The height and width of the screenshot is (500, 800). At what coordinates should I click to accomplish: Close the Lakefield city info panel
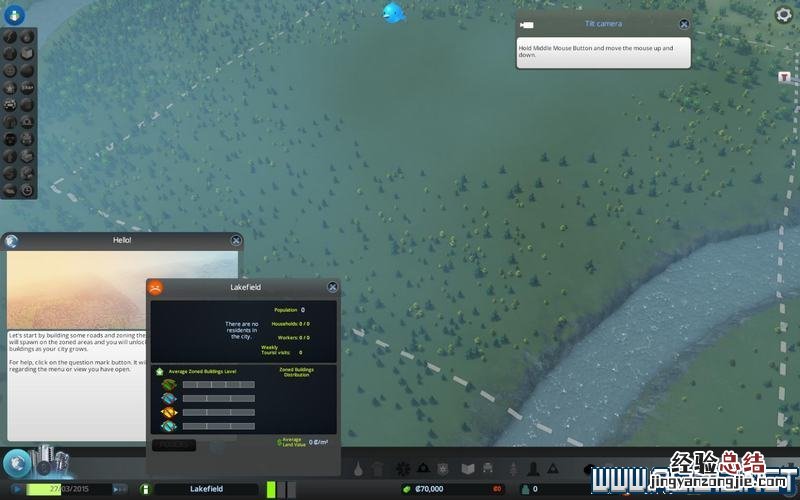pyautogui.click(x=332, y=287)
